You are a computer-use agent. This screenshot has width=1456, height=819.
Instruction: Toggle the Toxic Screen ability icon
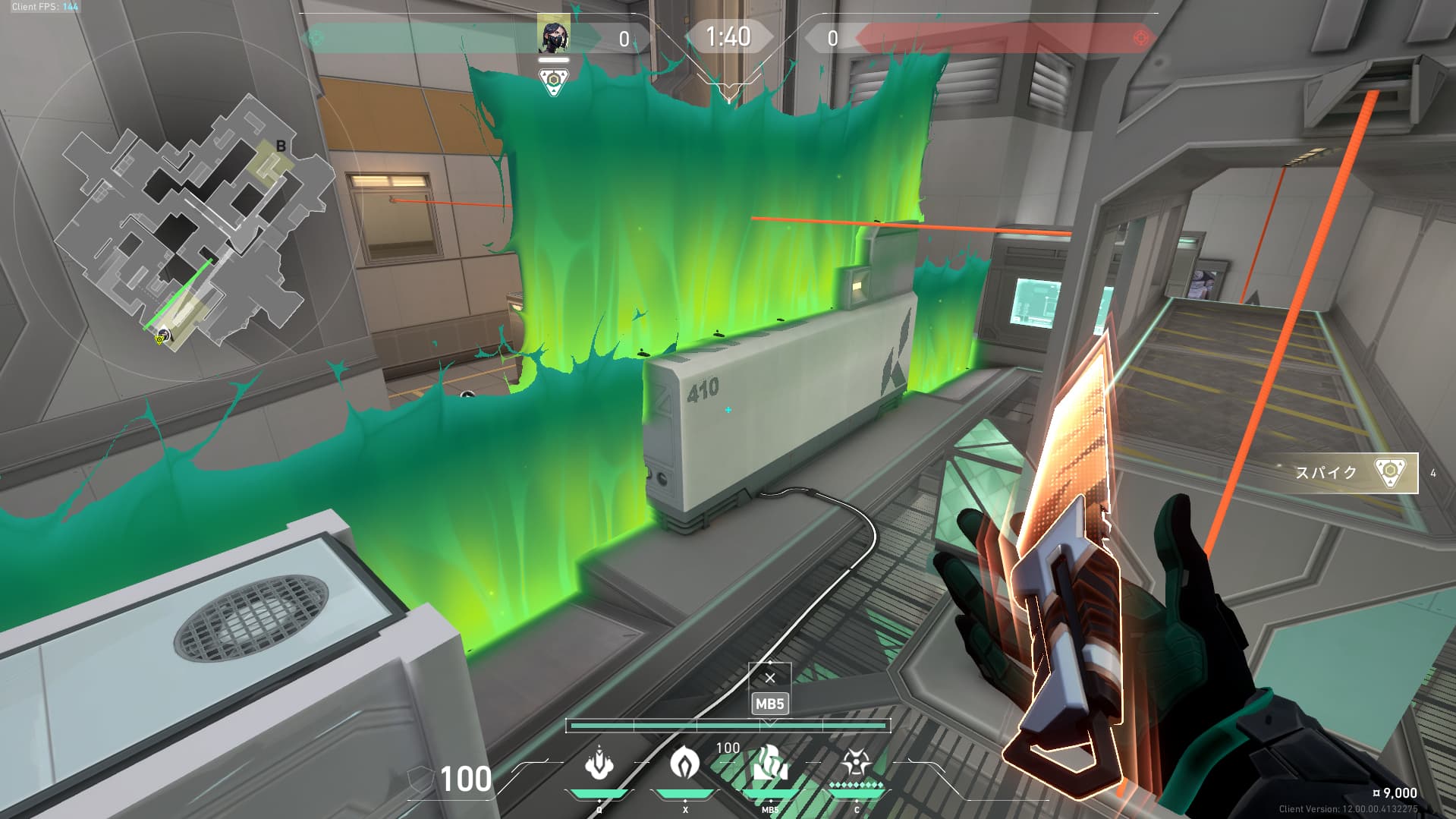(x=769, y=765)
